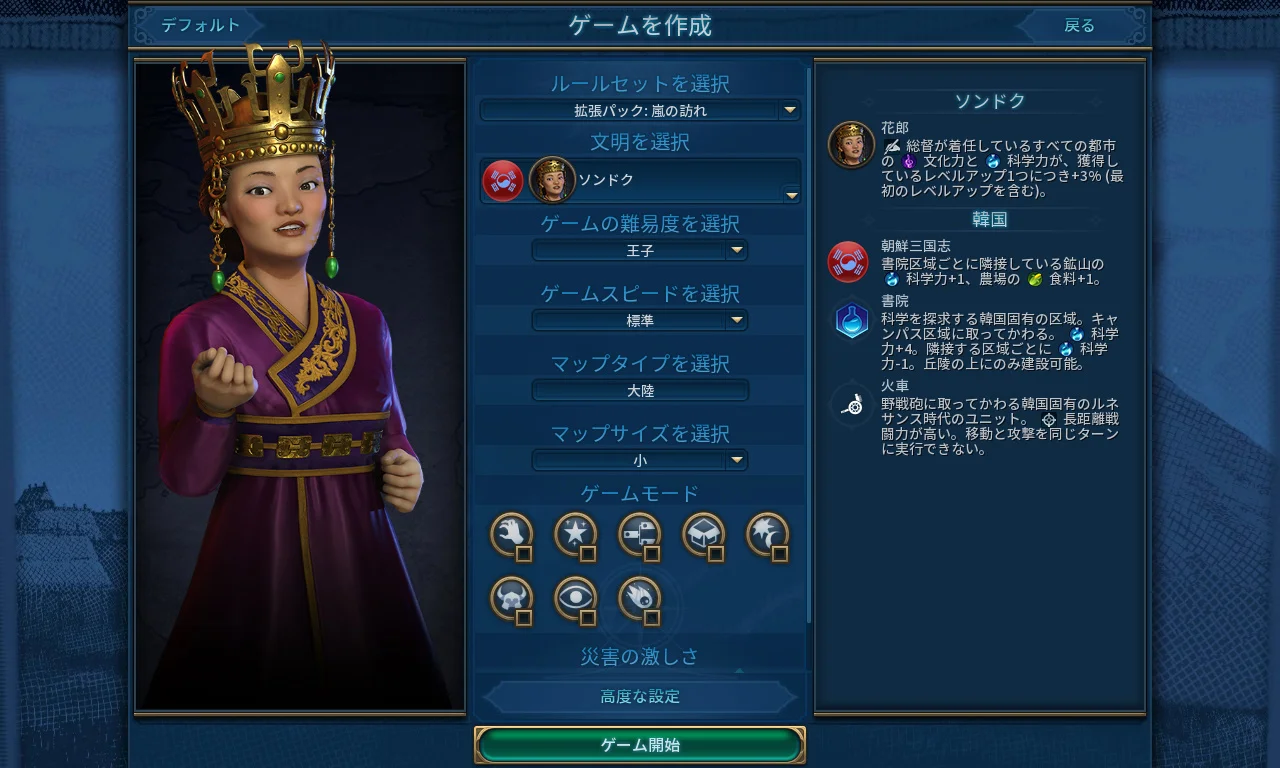
Task: Go back using the 戻る button
Action: coord(1079,26)
